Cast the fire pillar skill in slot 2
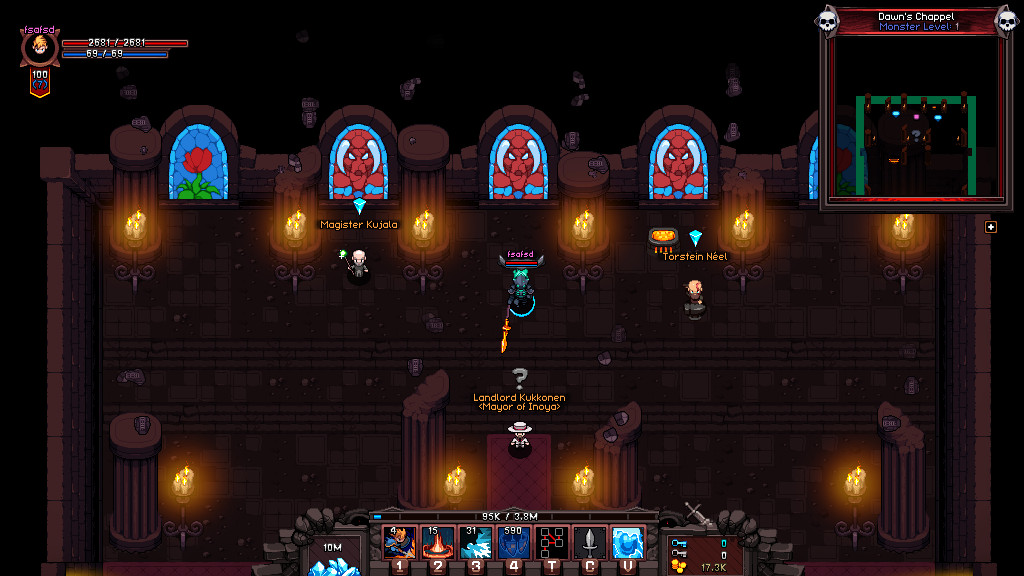This screenshot has height=576, width=1024. (438, 543)
